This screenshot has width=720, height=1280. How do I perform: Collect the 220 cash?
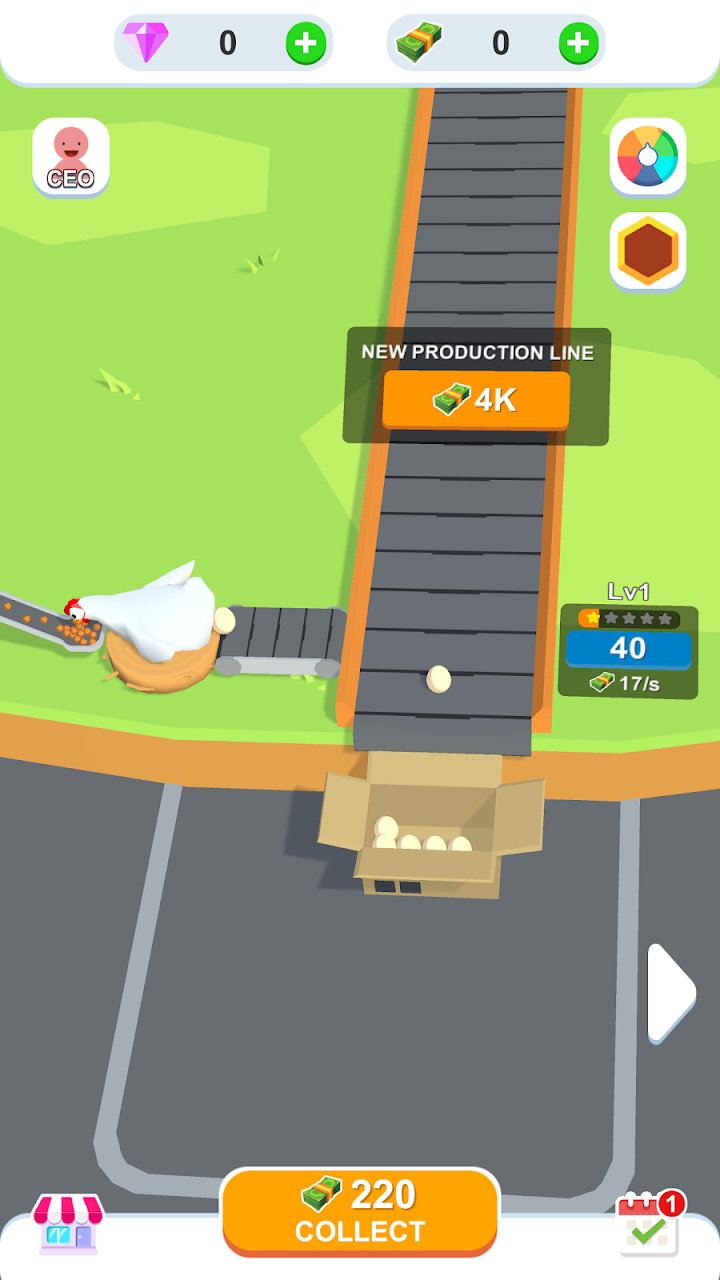coord(360,1211)
